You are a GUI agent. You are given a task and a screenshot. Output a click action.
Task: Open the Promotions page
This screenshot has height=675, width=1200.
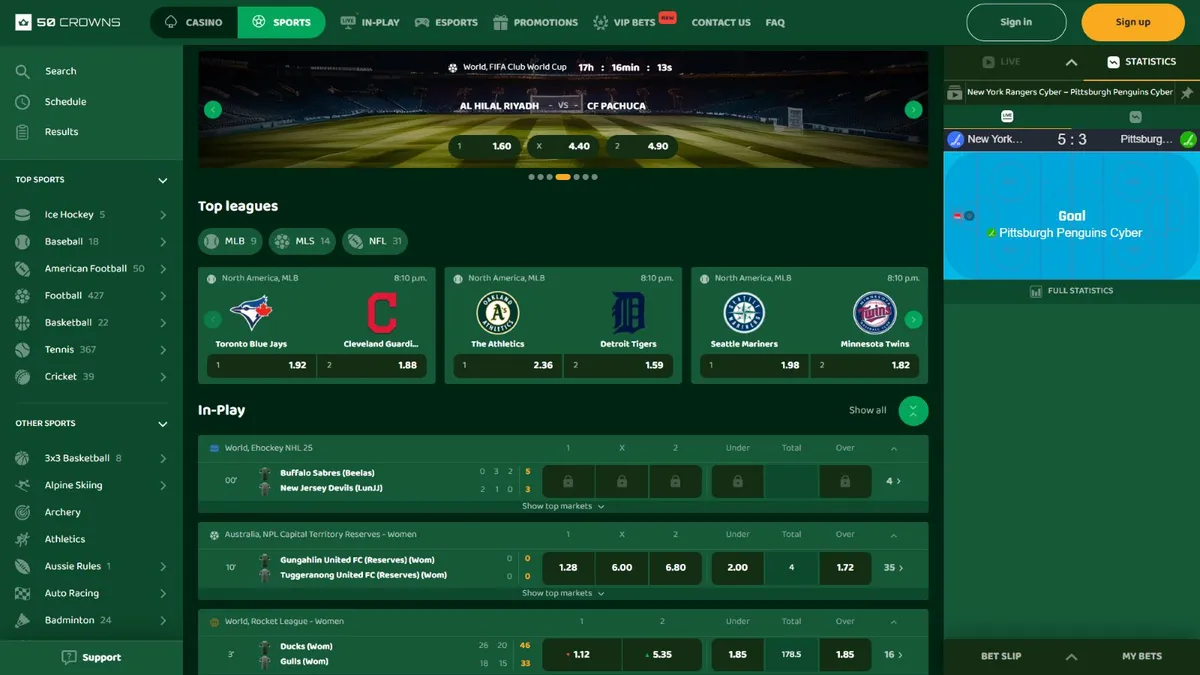pos(535,22)
